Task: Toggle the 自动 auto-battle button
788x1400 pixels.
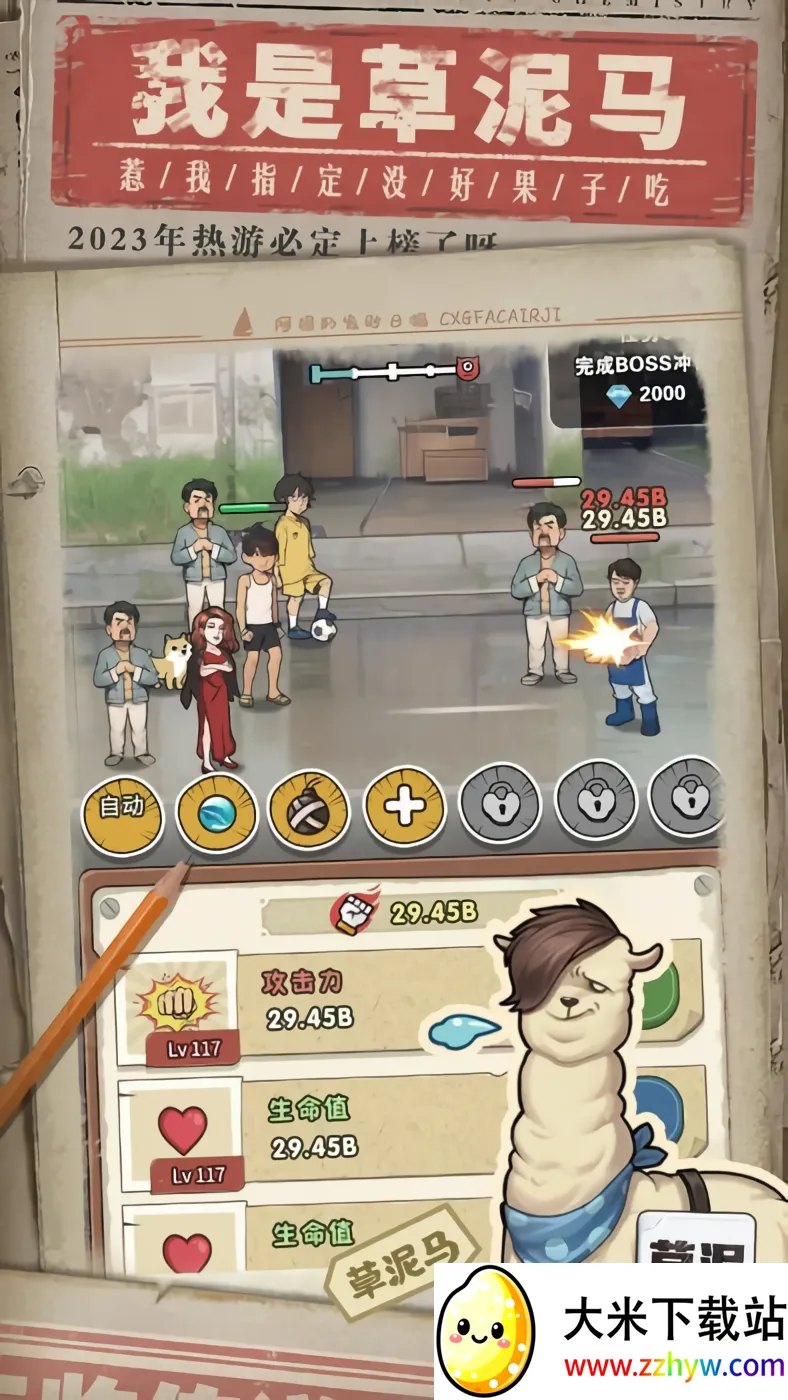Action: pyautogui.click(x=122, y=806)
